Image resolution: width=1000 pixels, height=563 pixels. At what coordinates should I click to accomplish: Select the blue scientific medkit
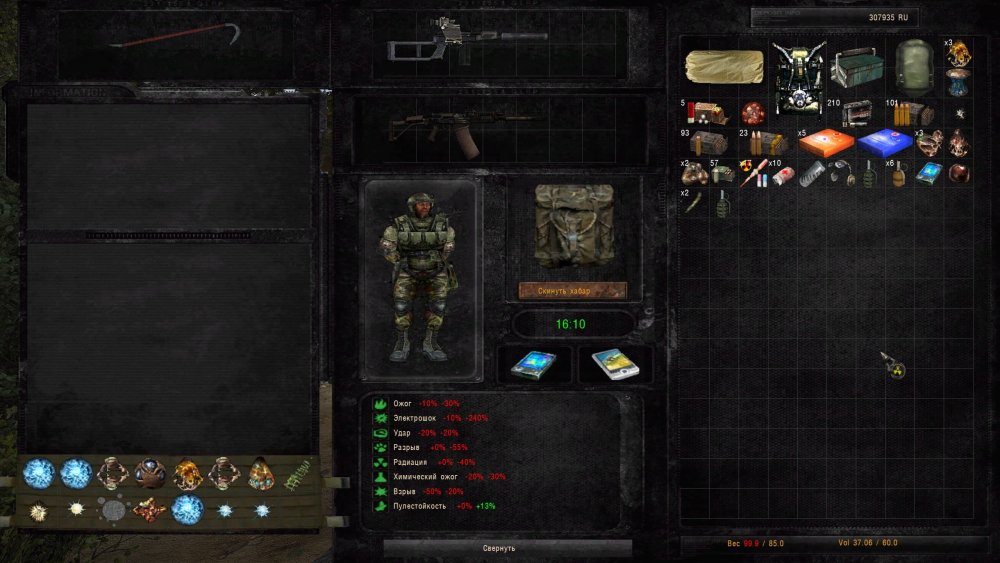[x=885, y=142]
